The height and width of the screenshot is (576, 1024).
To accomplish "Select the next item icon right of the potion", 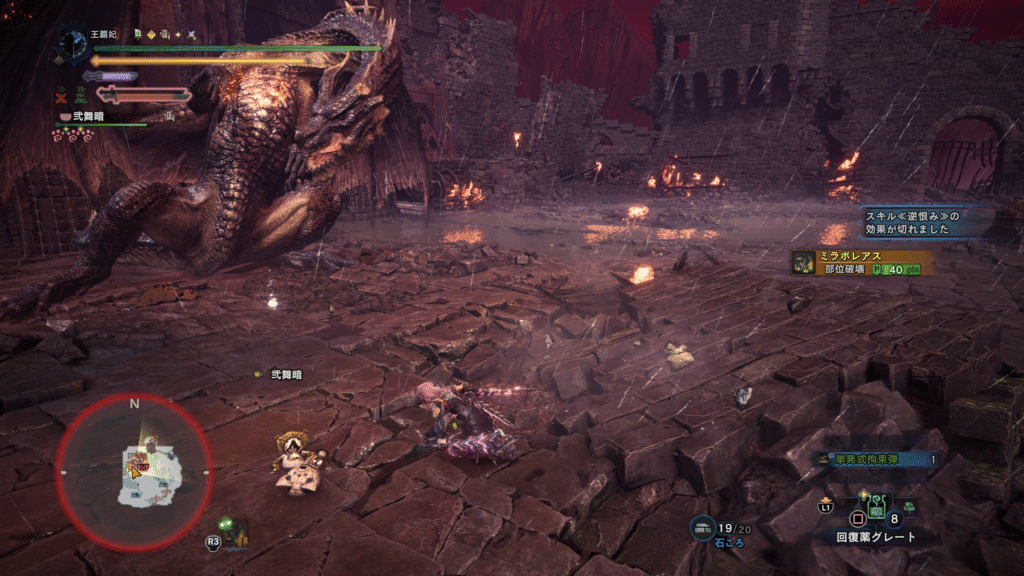I will coord(909,506).
